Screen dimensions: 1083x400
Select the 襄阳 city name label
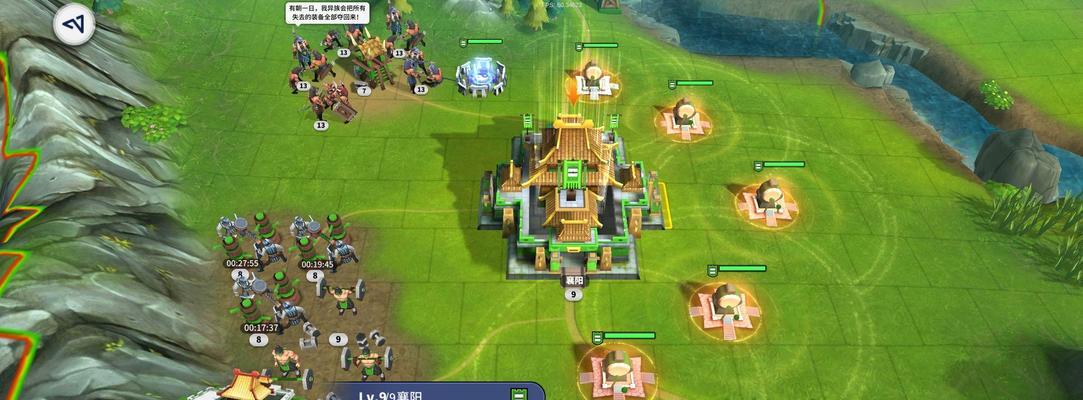tap(573, 279)
